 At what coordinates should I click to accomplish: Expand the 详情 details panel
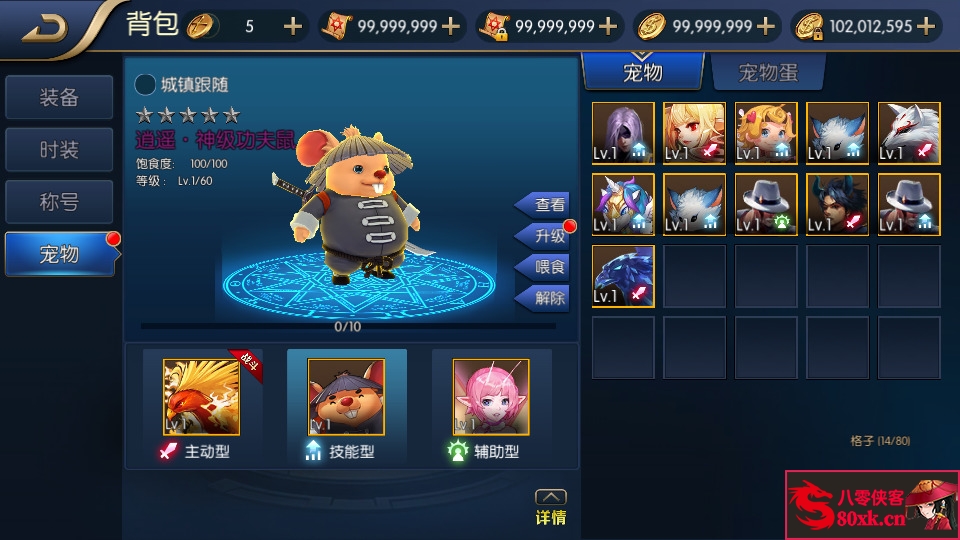pyautogui.click(x=551, y=507)
